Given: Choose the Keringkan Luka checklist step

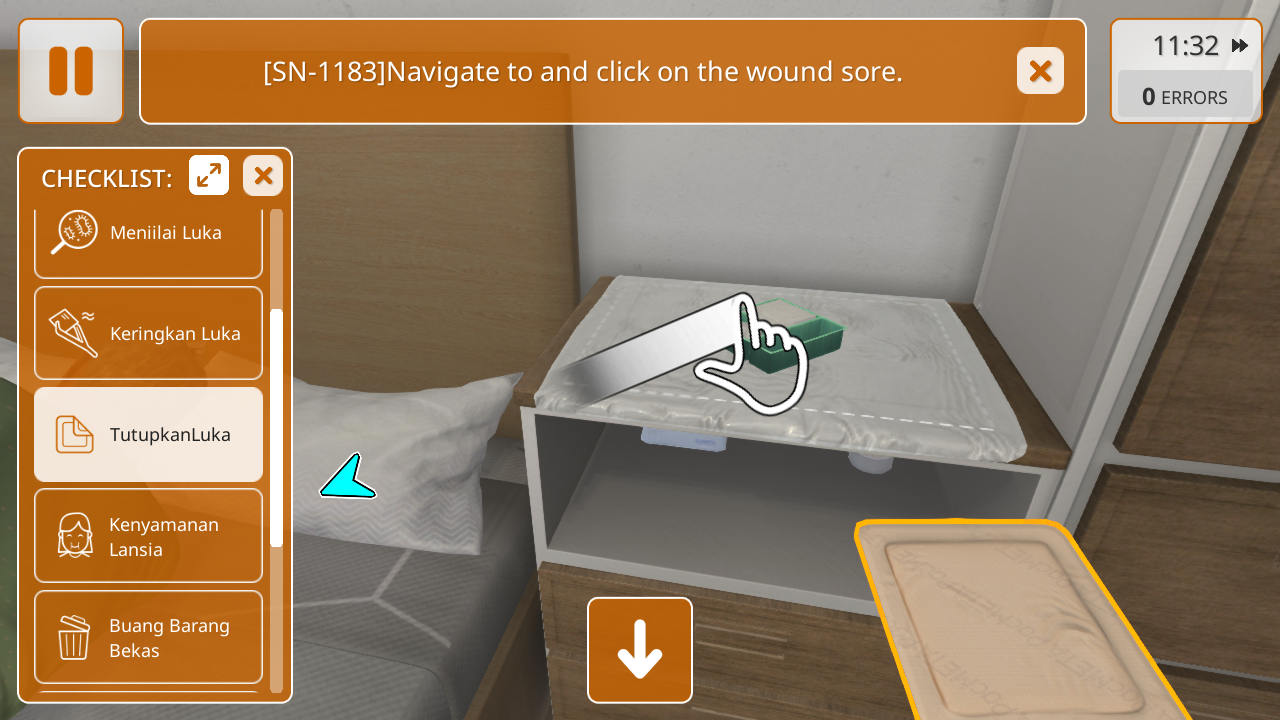Looking at the screenshot, I should coord(148,333).
